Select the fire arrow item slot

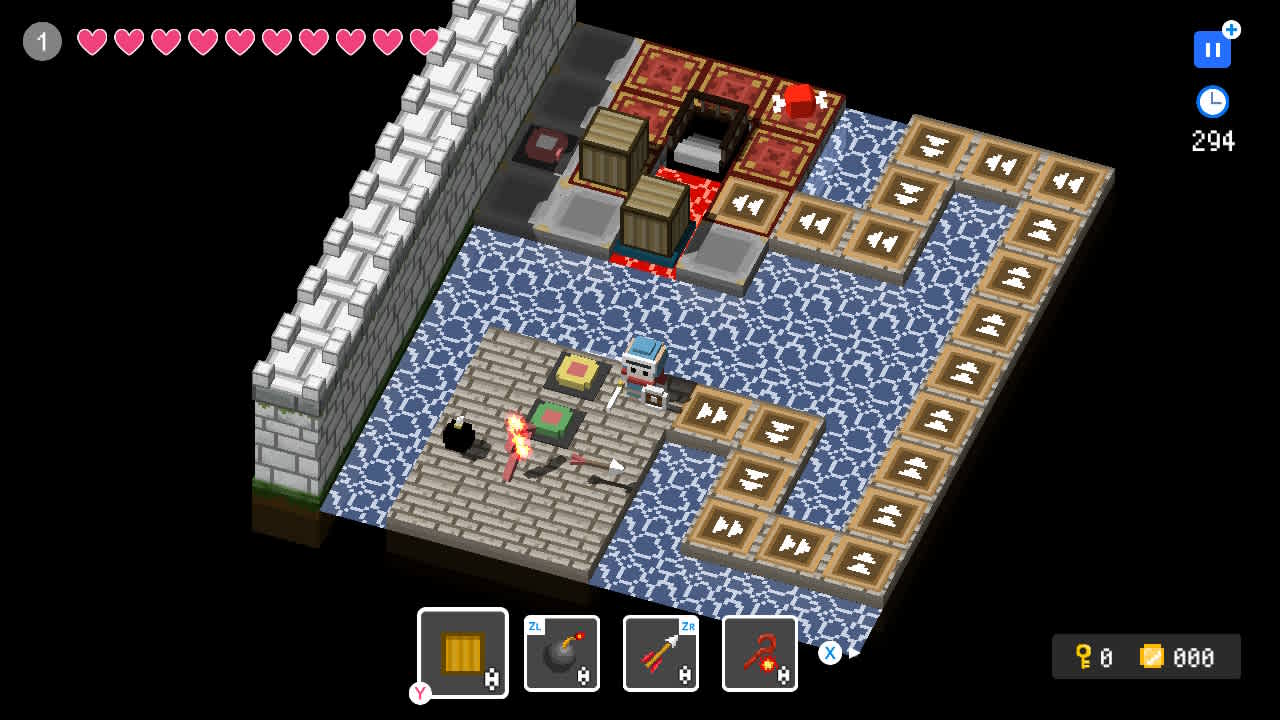point(660,653)
